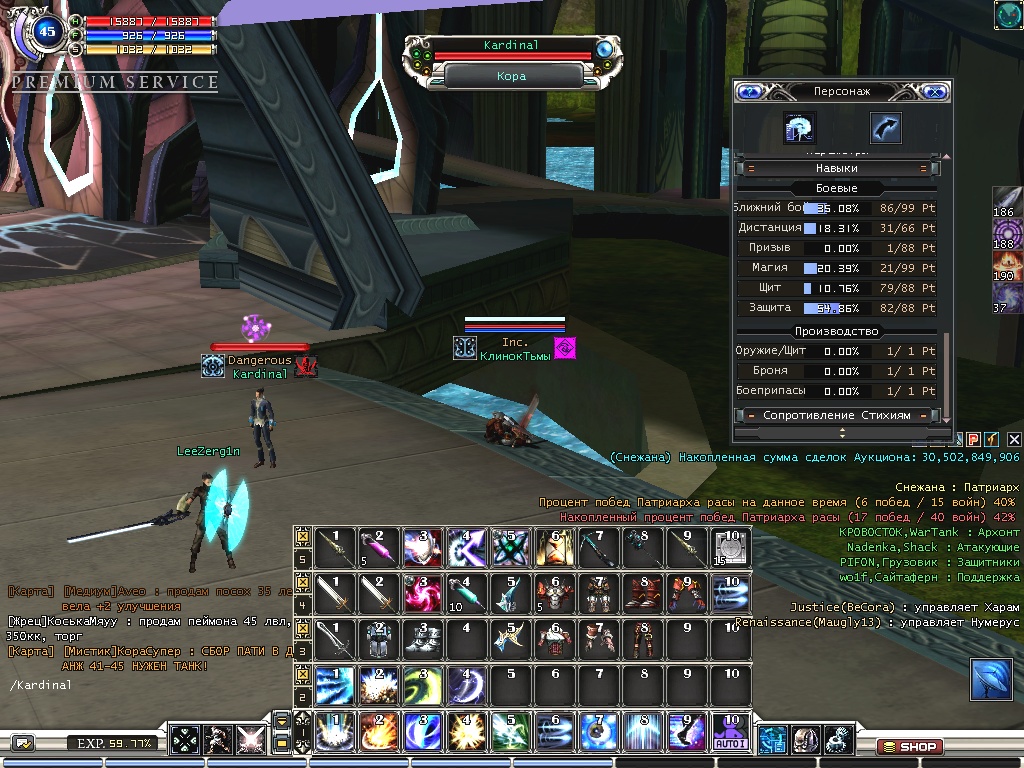Click the globe icon in top-right corner
This screenshot has height=768, width=1024.
(x=1007, y=14)
